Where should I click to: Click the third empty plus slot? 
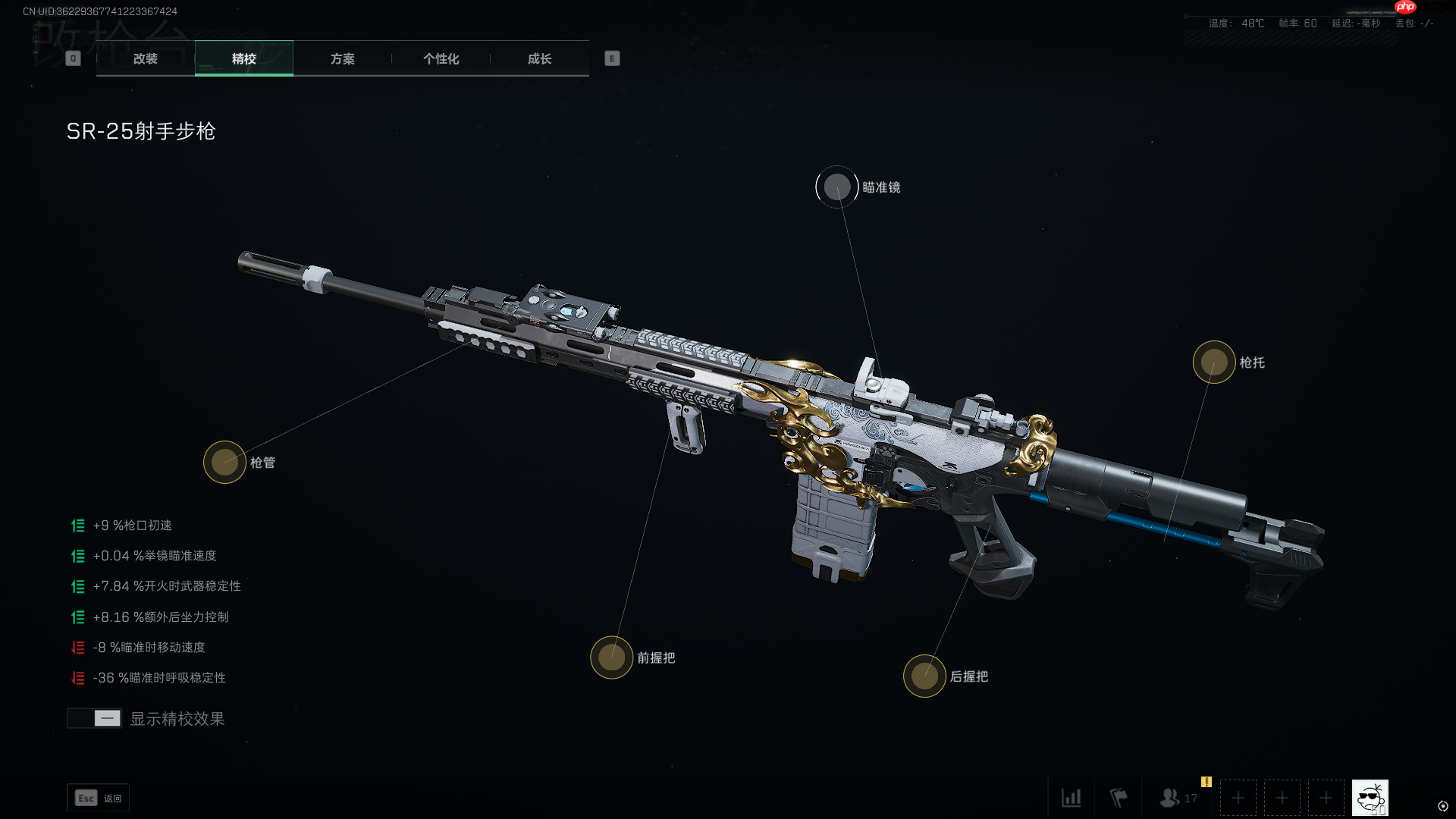[1326, 798]
